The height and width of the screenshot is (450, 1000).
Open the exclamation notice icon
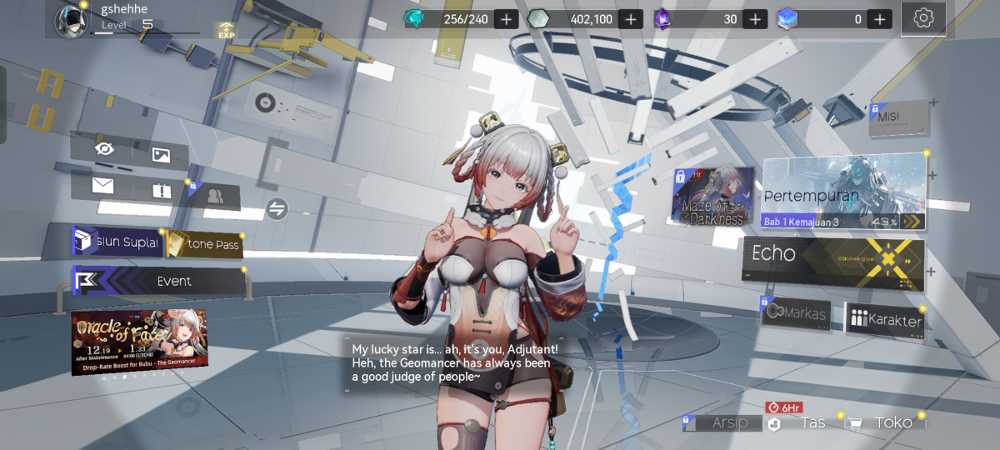(161, 190)
